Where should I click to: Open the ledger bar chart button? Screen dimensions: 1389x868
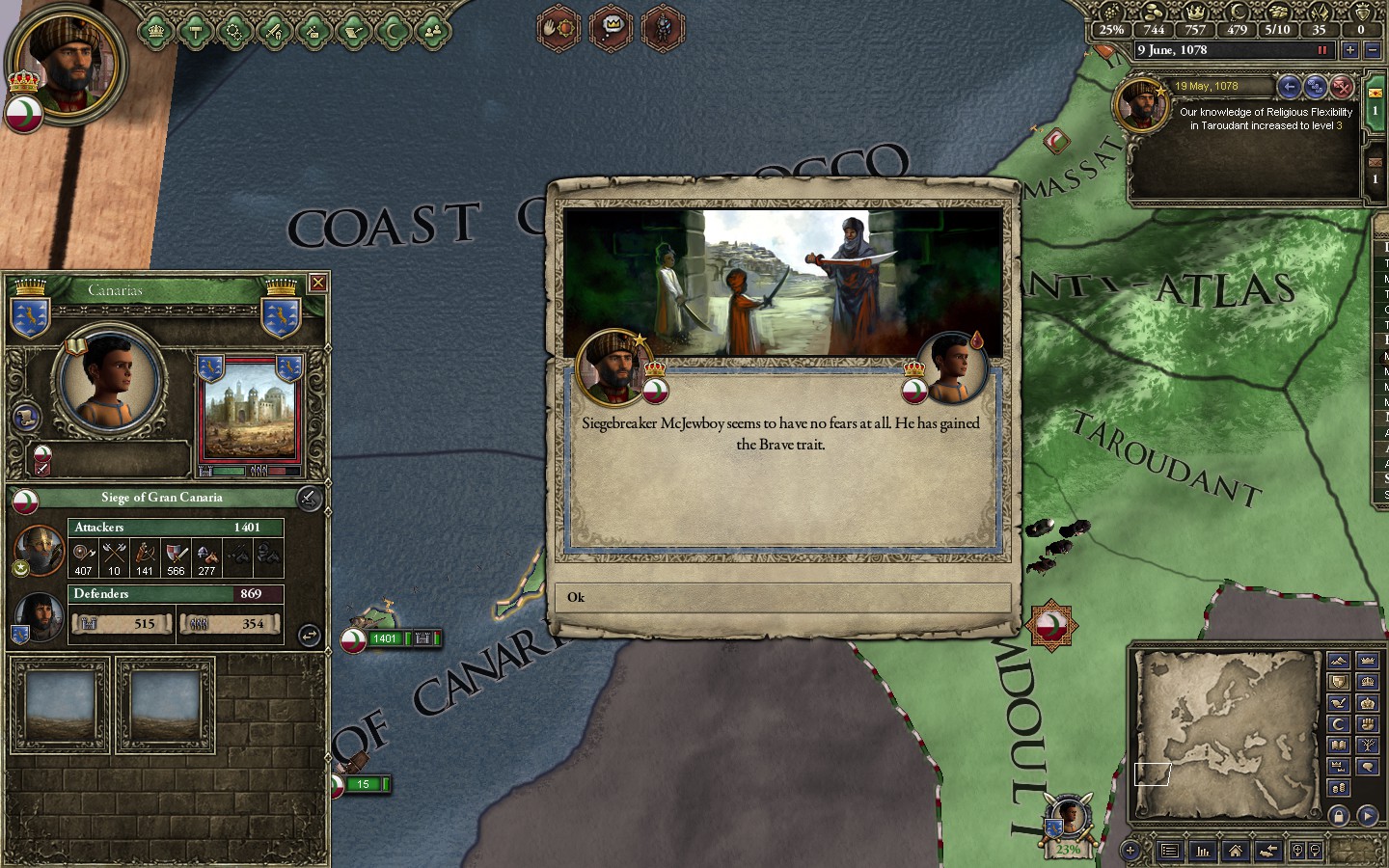click(1203, 851)
